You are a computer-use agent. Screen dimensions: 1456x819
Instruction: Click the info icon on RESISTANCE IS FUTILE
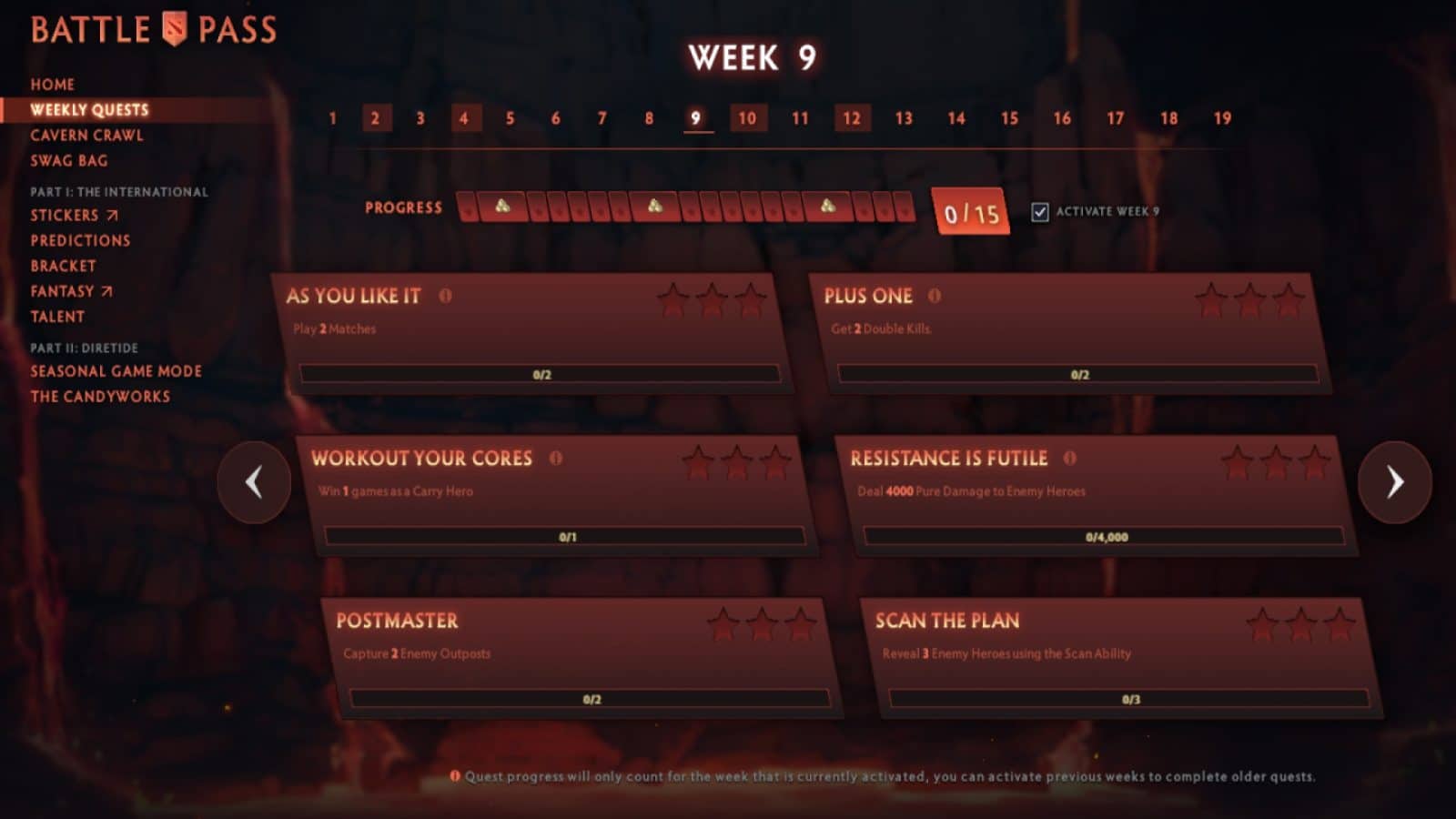coord(1070,459)
